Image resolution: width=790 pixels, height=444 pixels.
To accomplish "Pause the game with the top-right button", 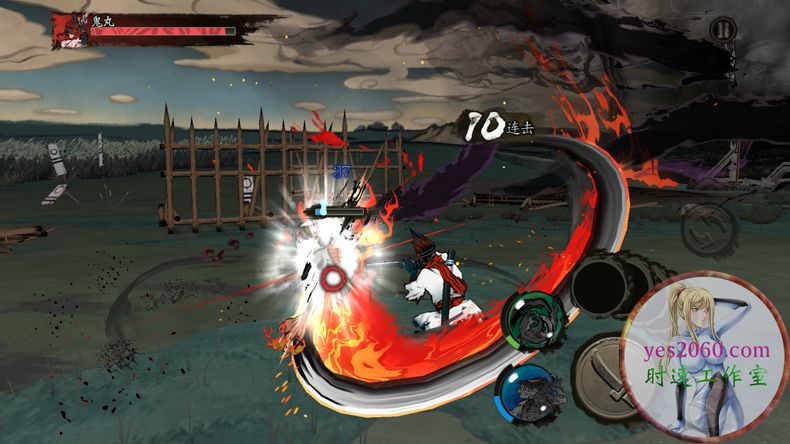I will [x=722, y=30].
